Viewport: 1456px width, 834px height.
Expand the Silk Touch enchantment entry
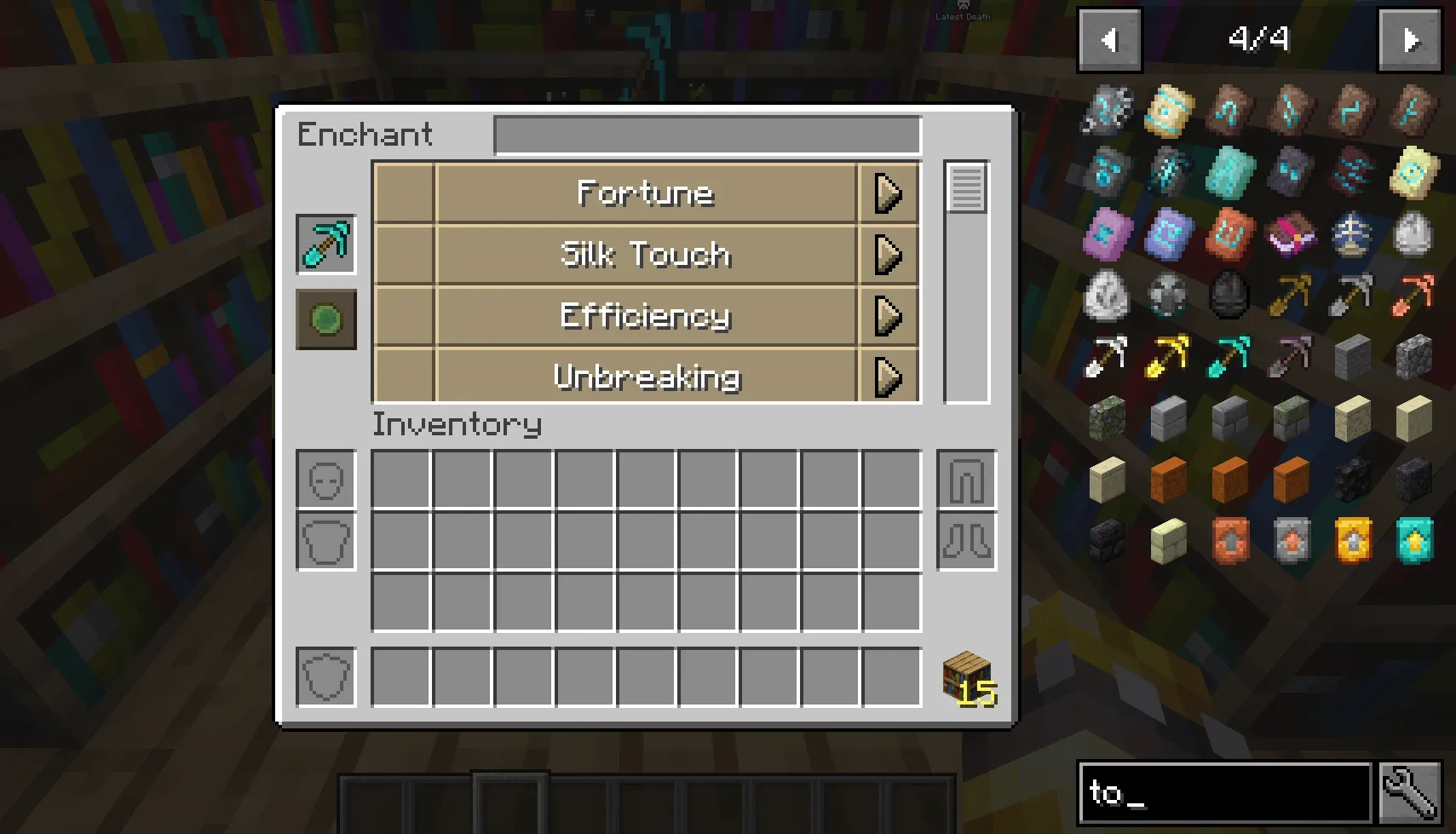(889, 254)
